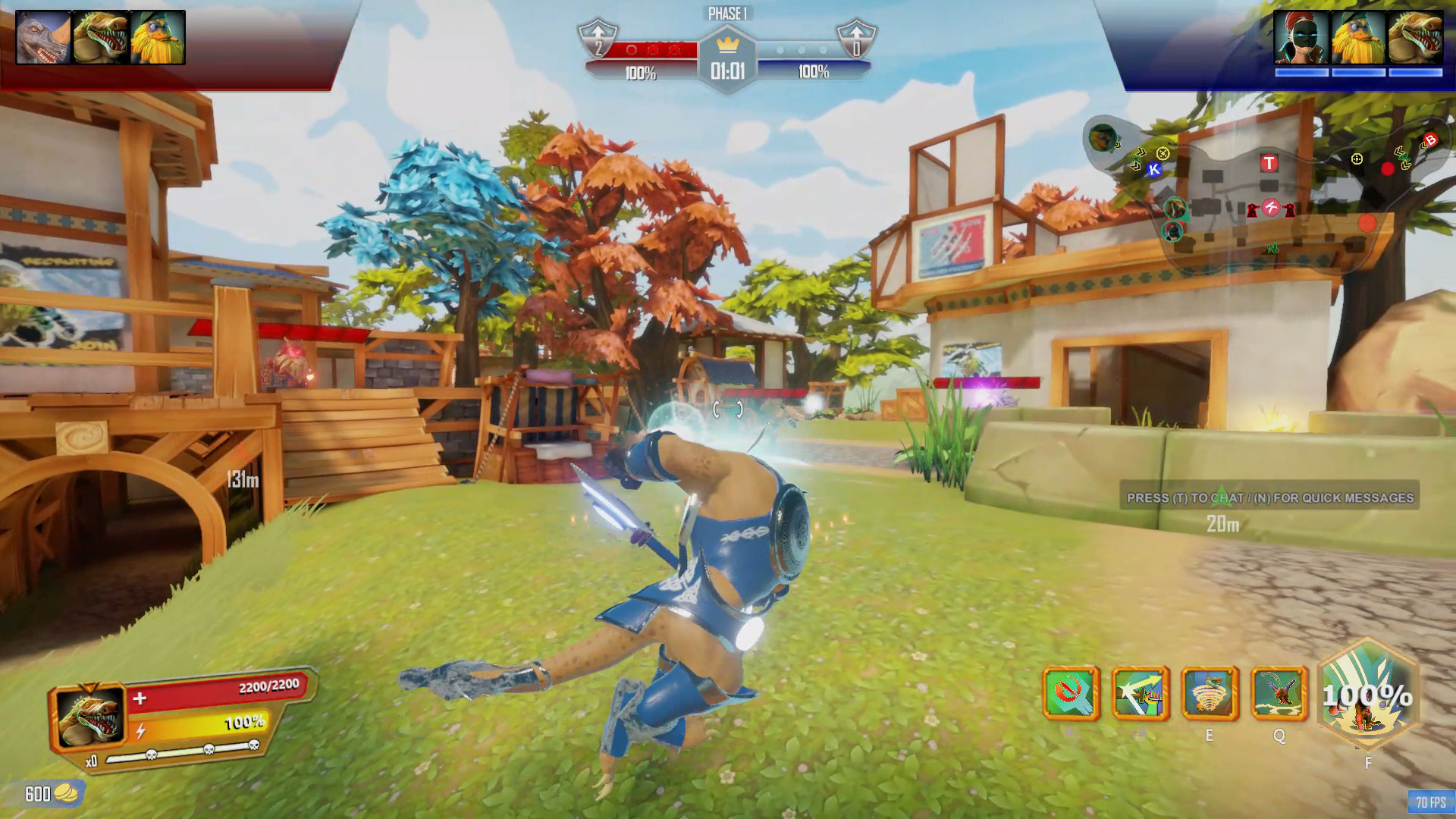This screenshot has width=1456, height=819.
Task: Trigger the tornado spin ability
Action: (x=1210, y=693)
